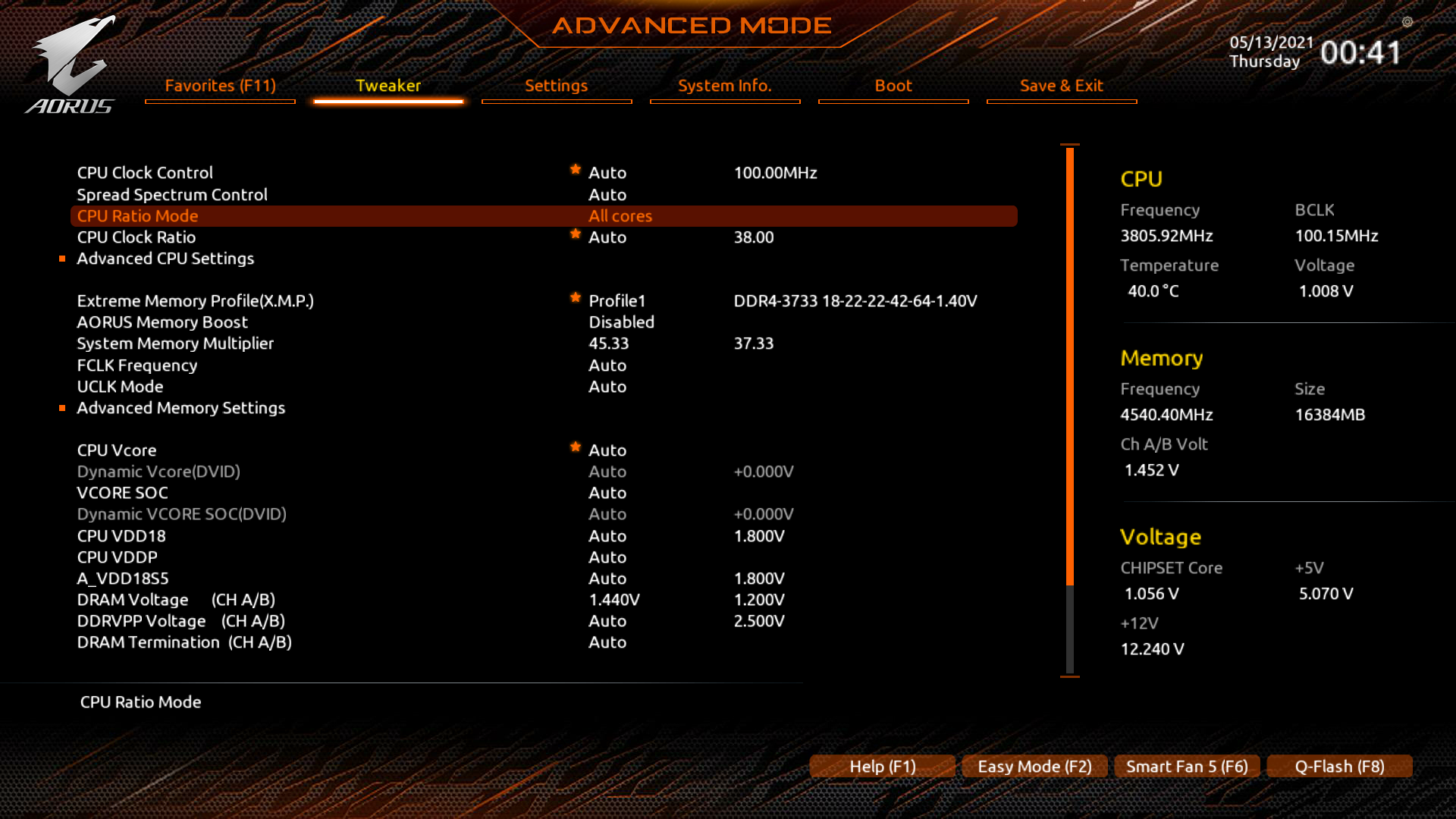Open the Q-Flash (F8) utility

pos(1339,767)
